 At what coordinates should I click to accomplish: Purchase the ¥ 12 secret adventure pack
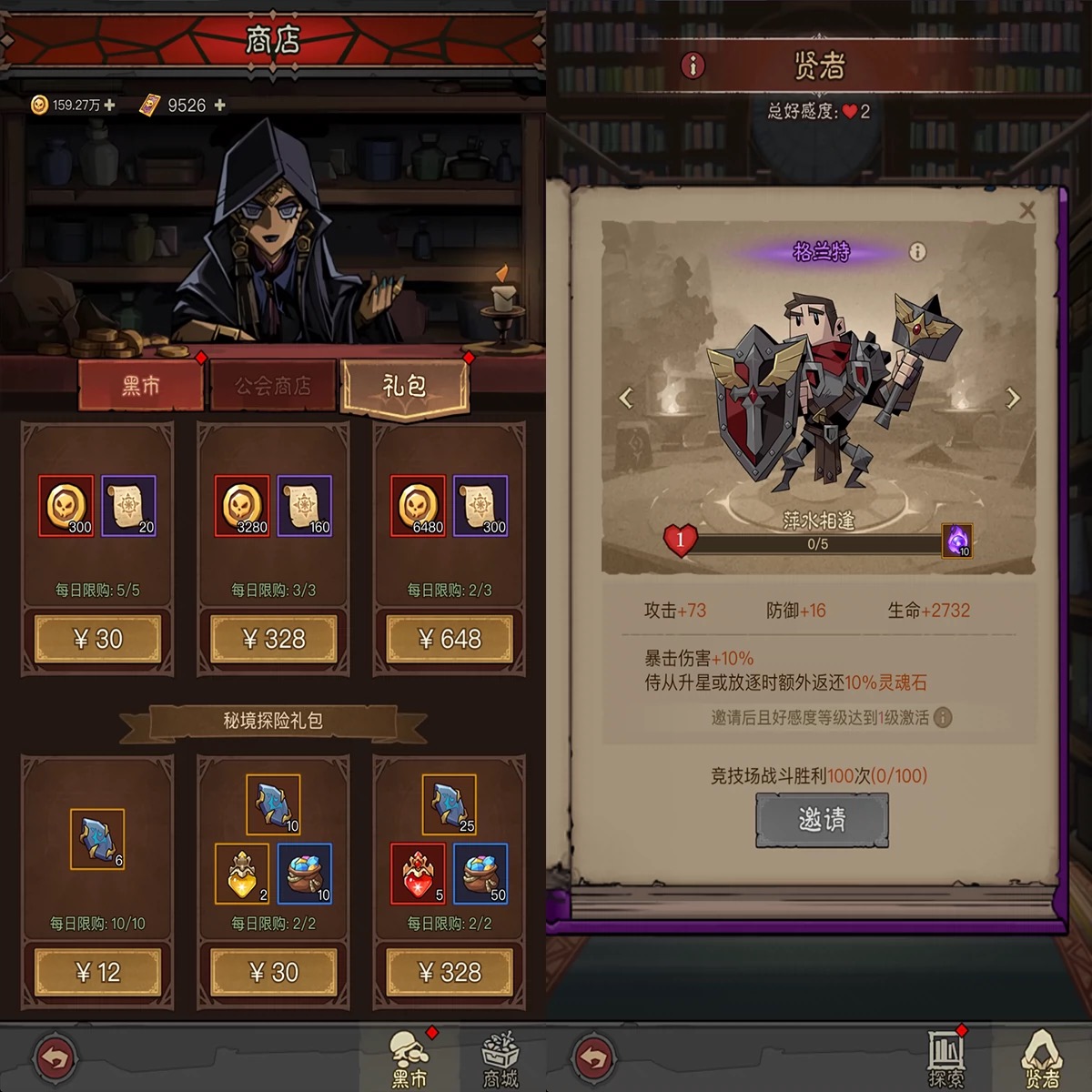pyautogui.click(x=97, y=972)
